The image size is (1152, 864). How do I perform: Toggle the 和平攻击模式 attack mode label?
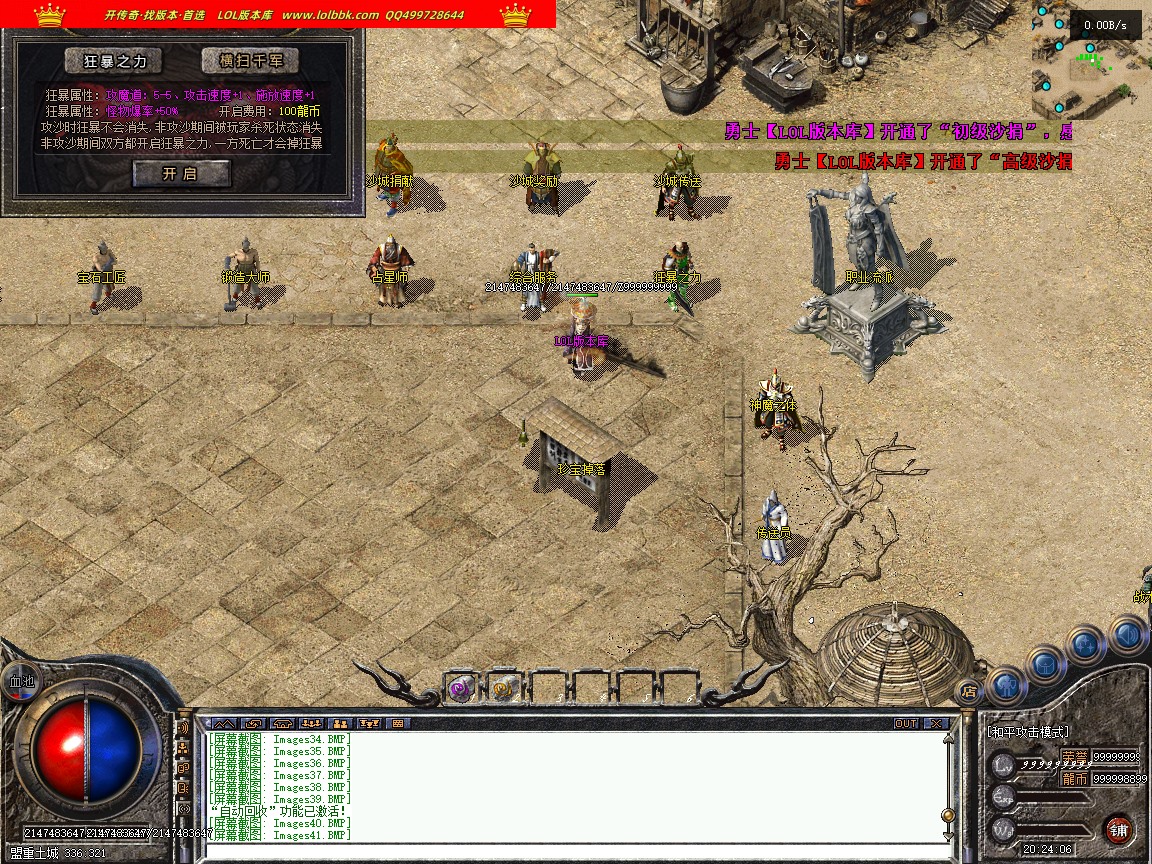[x=1028, y=732]
